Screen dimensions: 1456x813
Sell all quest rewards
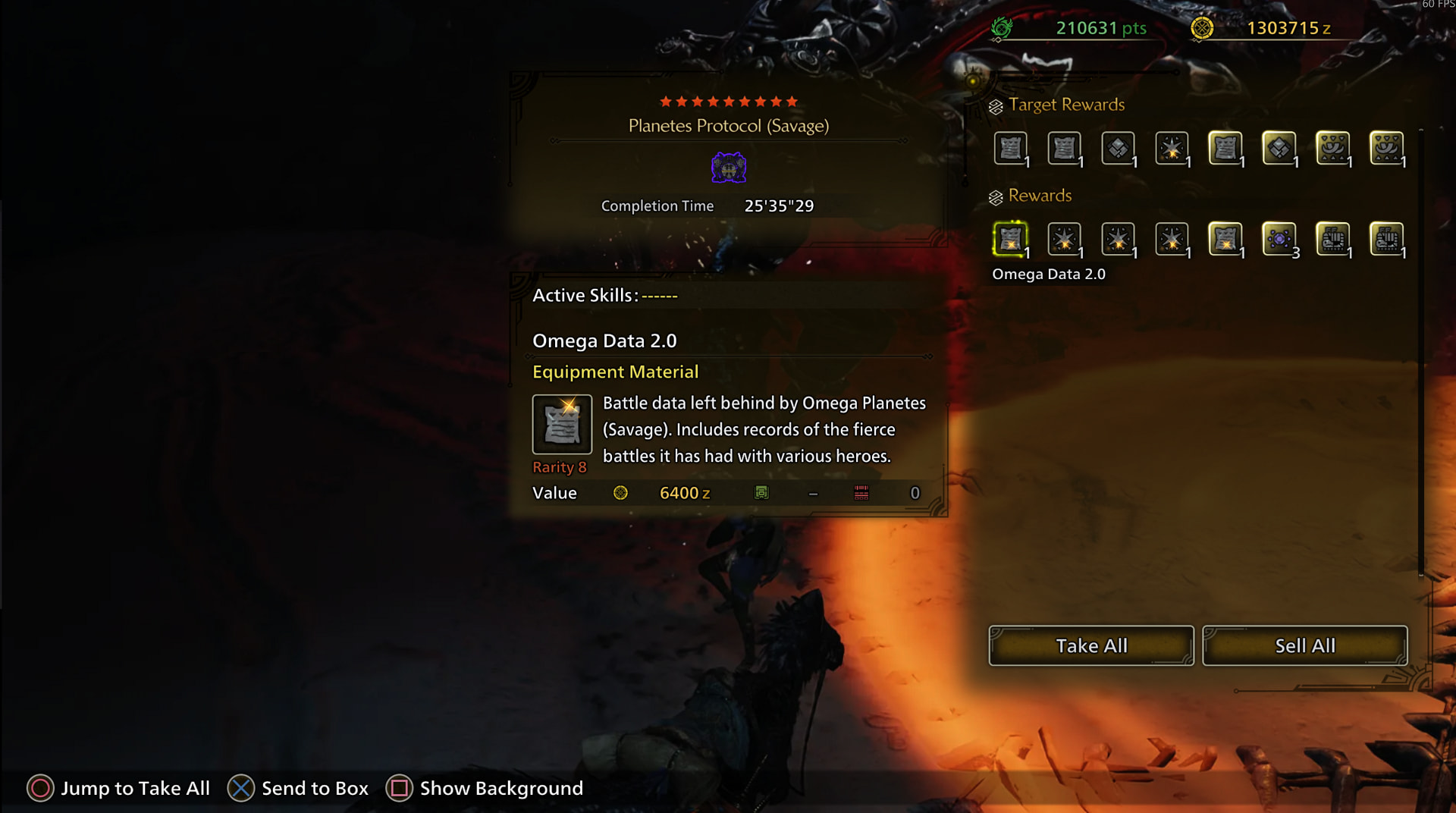[x=1304, y=645]
